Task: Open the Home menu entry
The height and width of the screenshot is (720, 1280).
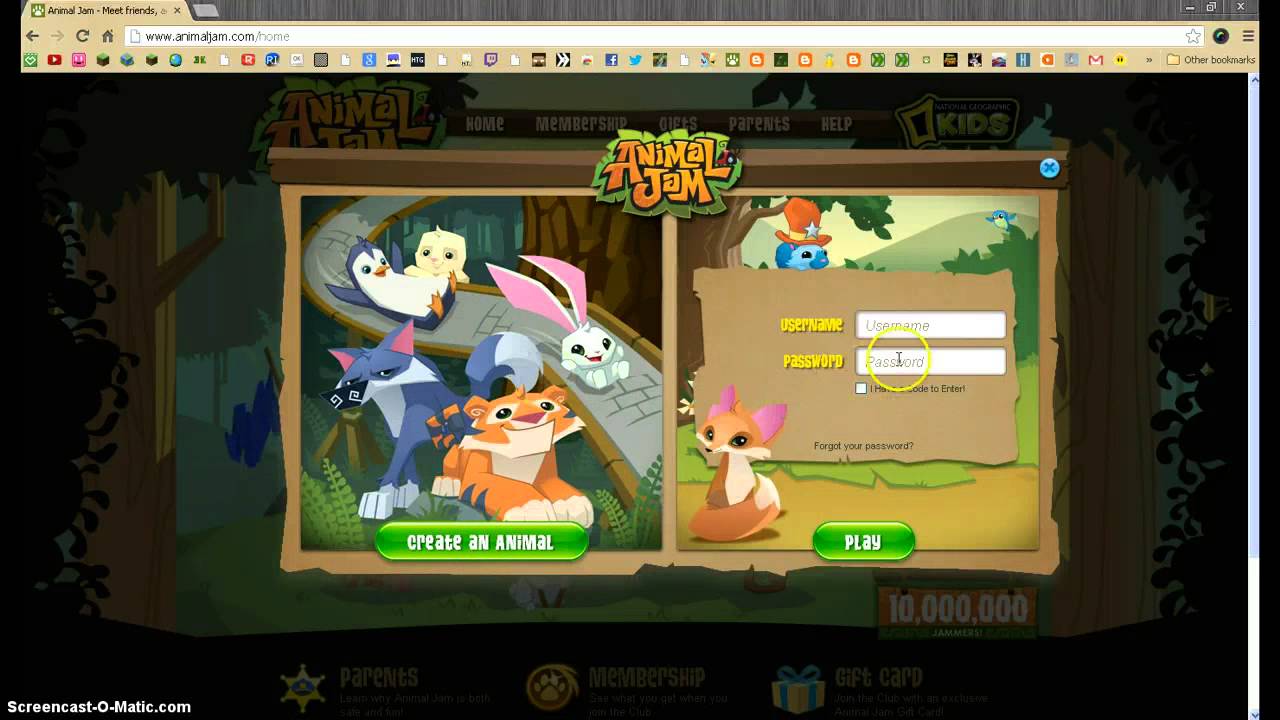Action: pos(485,124)
